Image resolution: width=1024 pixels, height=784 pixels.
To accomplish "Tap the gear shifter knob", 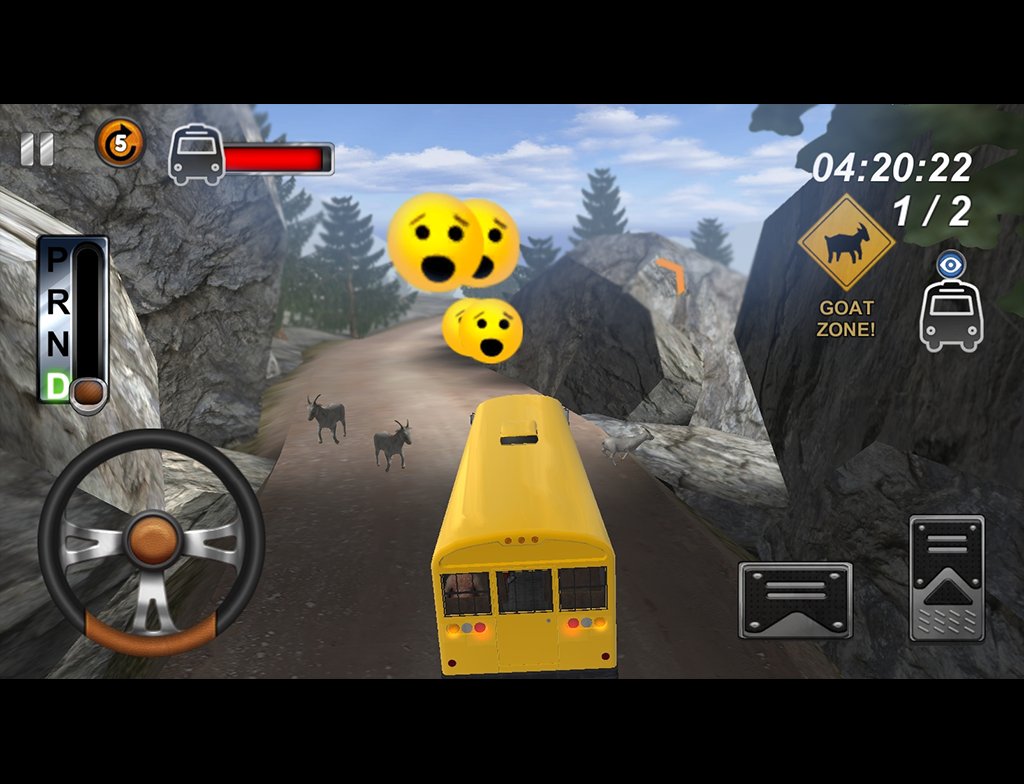I will point(89,393).
